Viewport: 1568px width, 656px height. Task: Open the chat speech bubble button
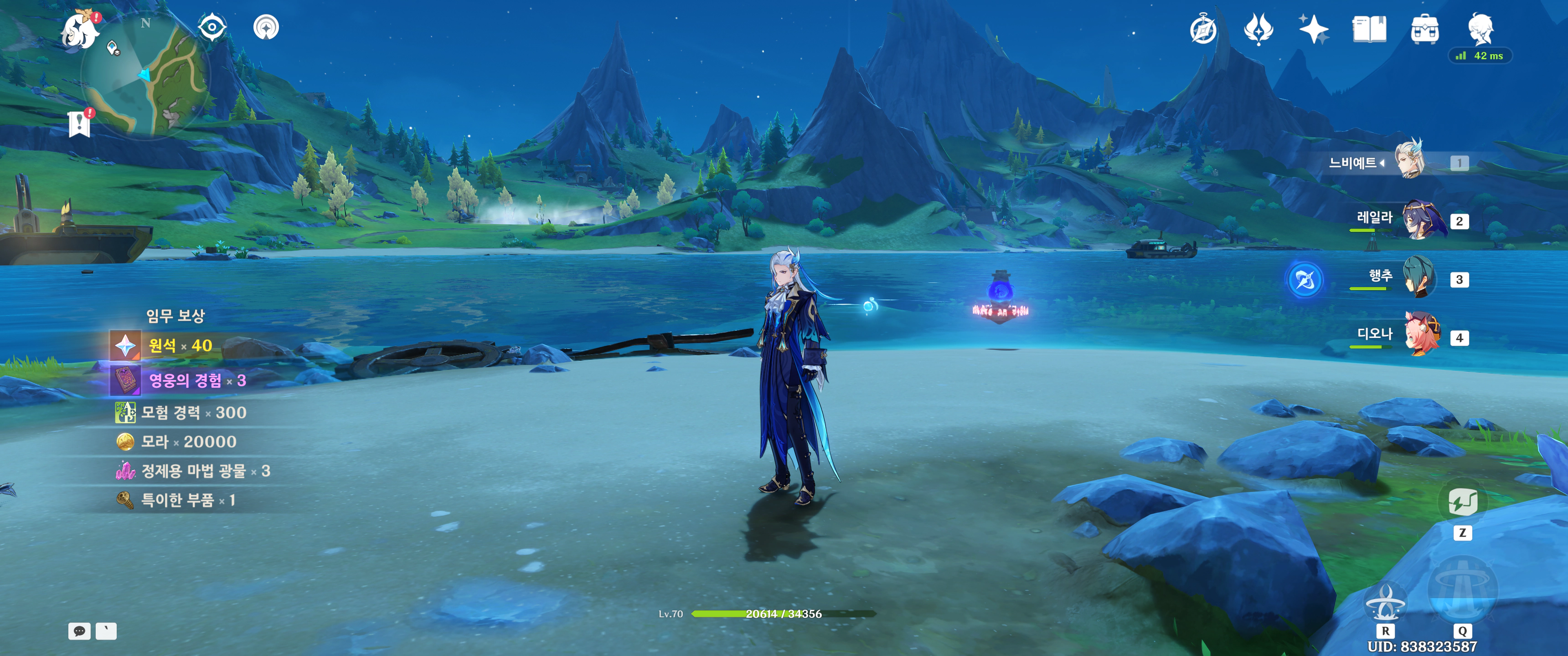(79, 631)
